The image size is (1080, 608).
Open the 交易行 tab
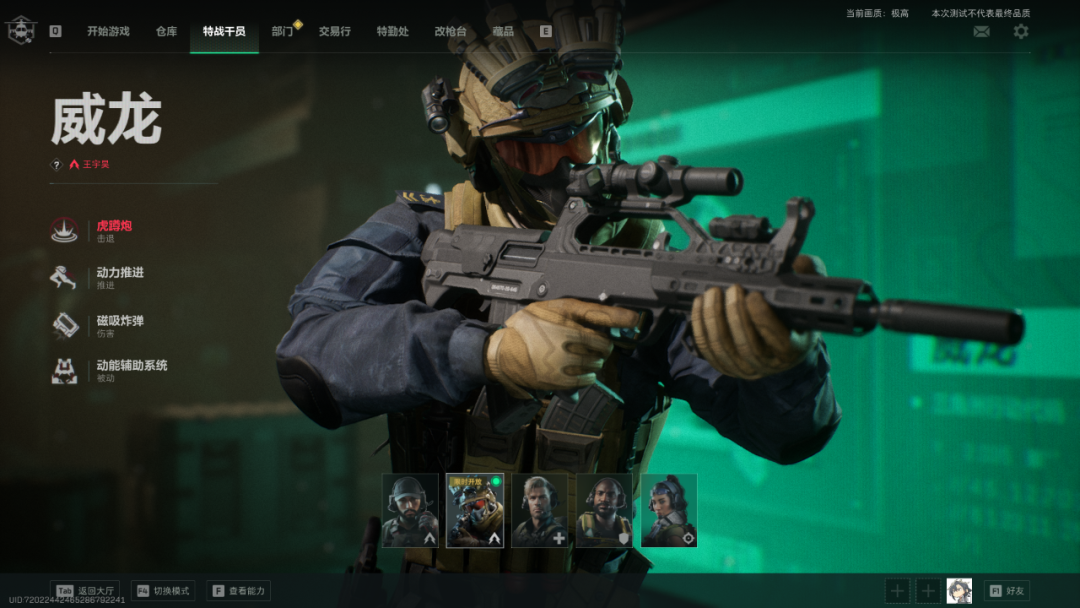(x=335, y=31)
